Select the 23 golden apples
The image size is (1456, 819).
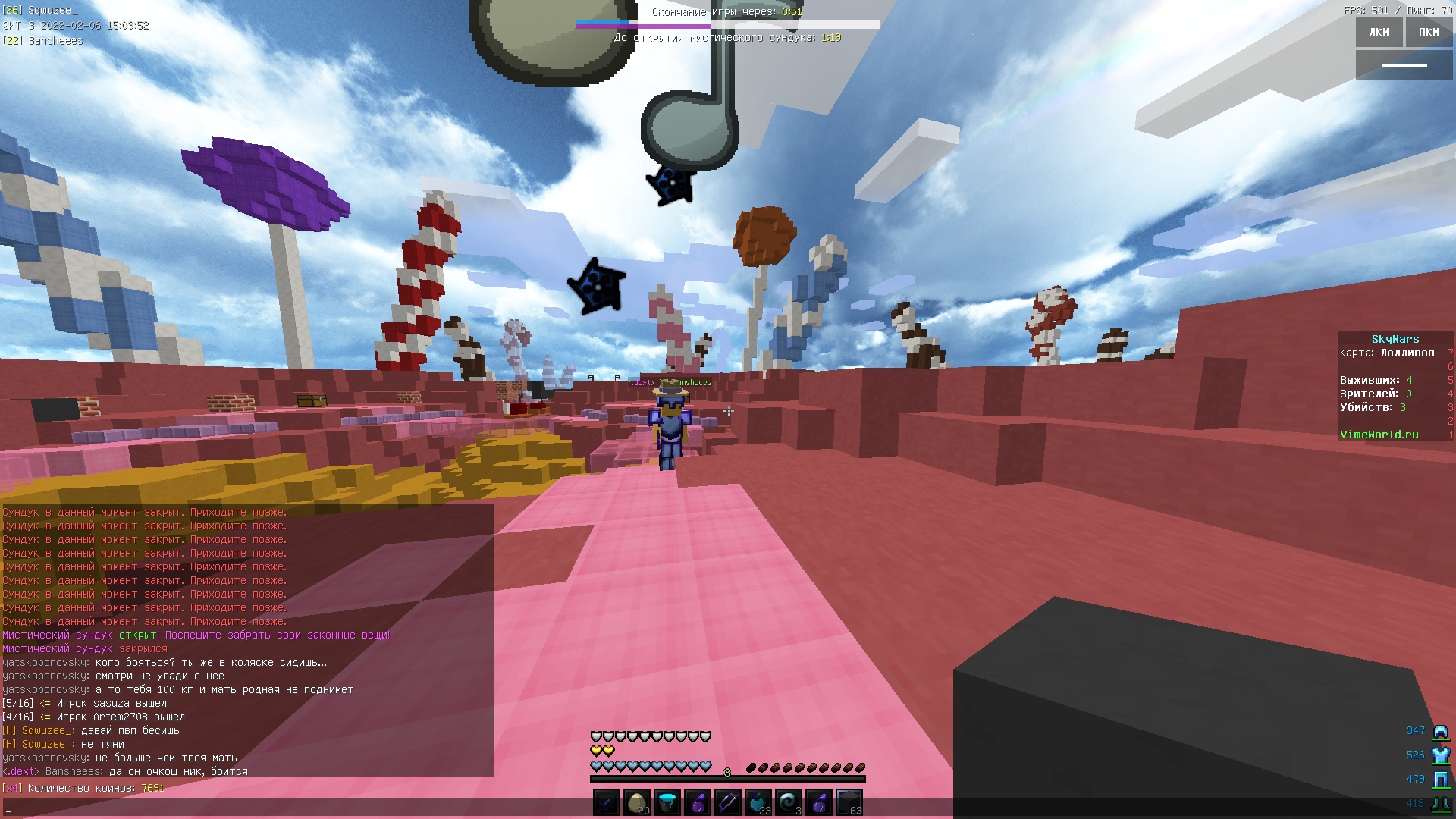coord(758,802)
